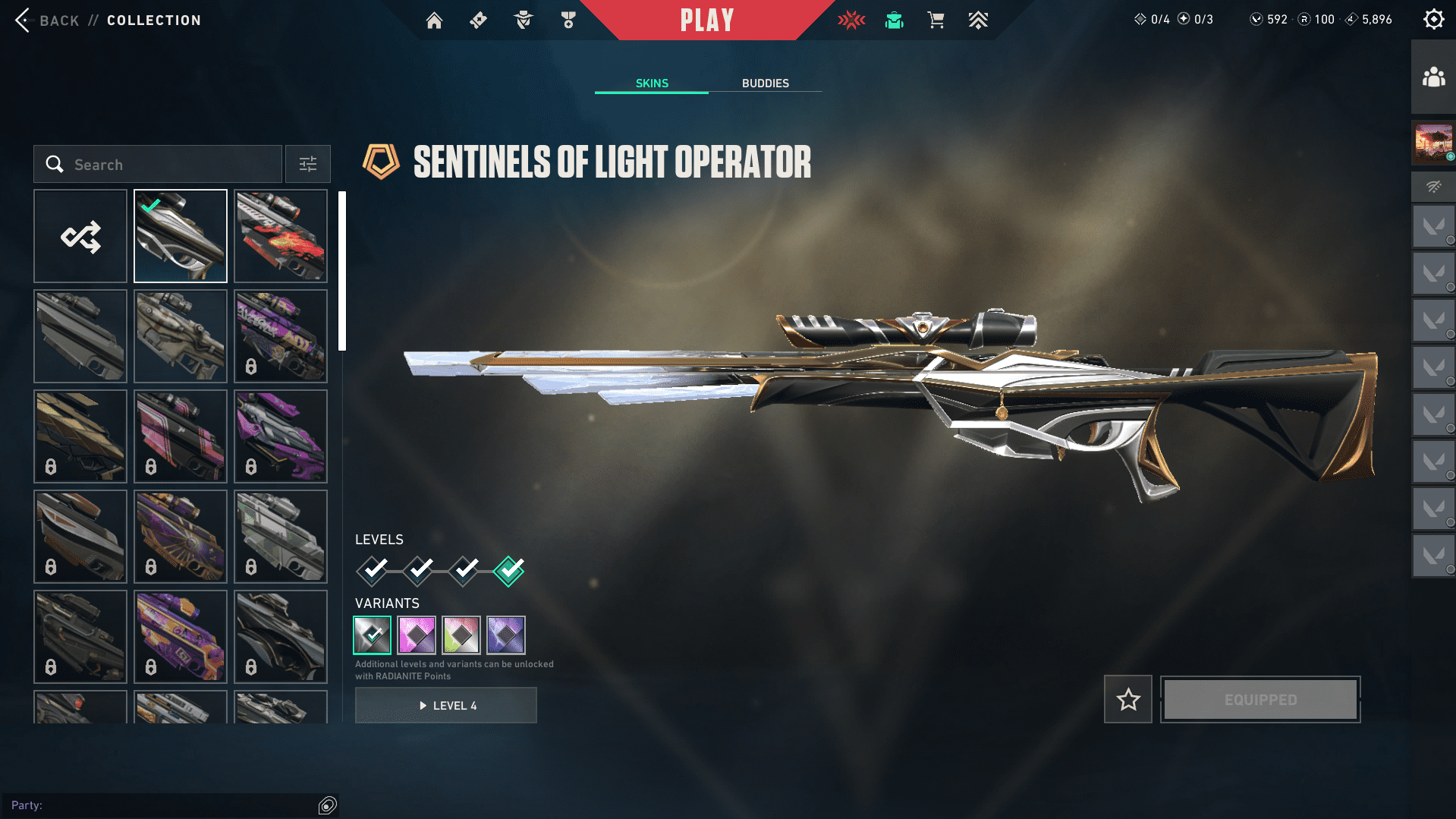The height and width of the screenshot is (819, 1456).
Task: Open the home screen icon
Action: click(434, 20)
